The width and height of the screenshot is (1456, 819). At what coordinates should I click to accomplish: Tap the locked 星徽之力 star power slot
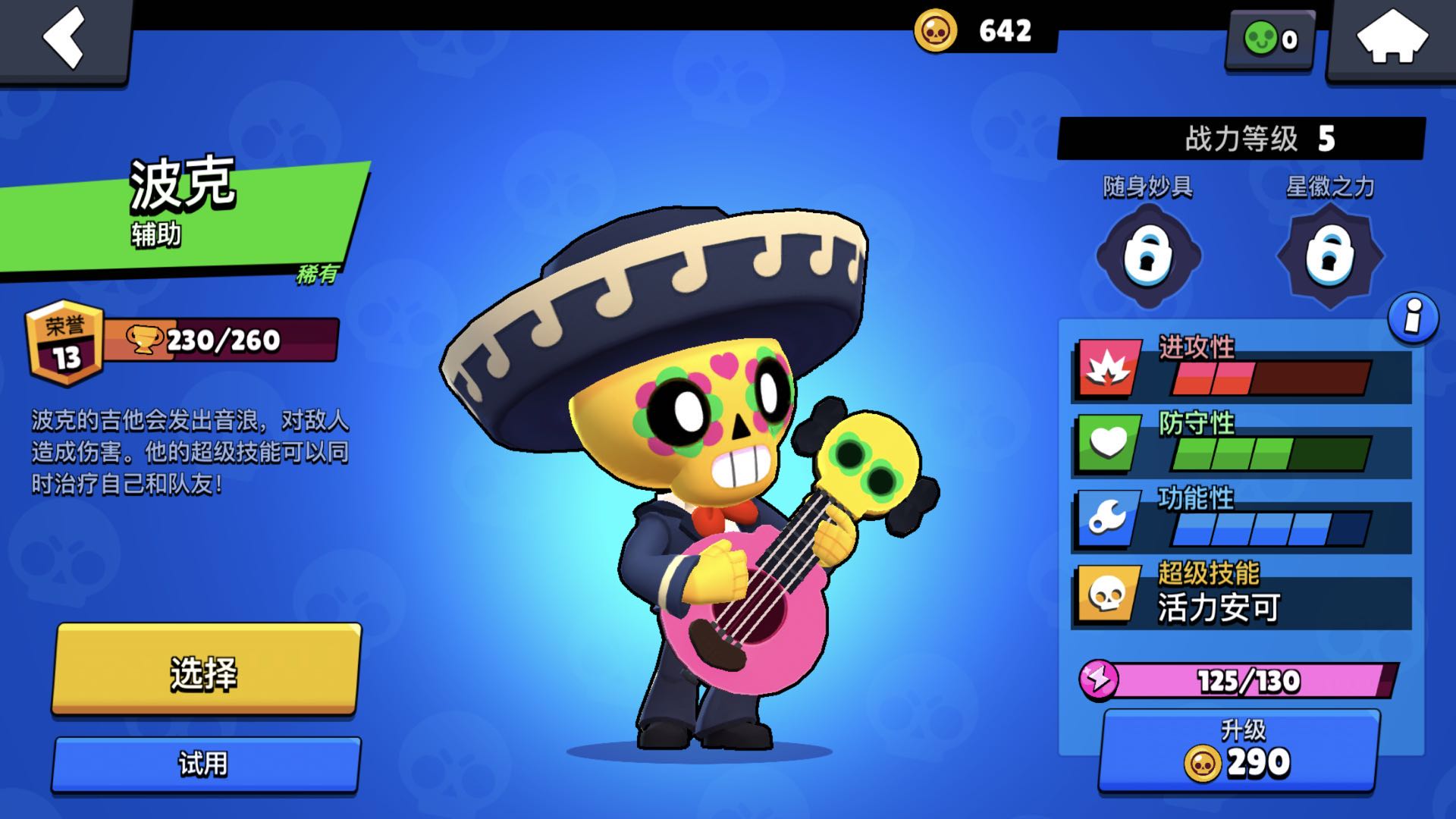1330,256
